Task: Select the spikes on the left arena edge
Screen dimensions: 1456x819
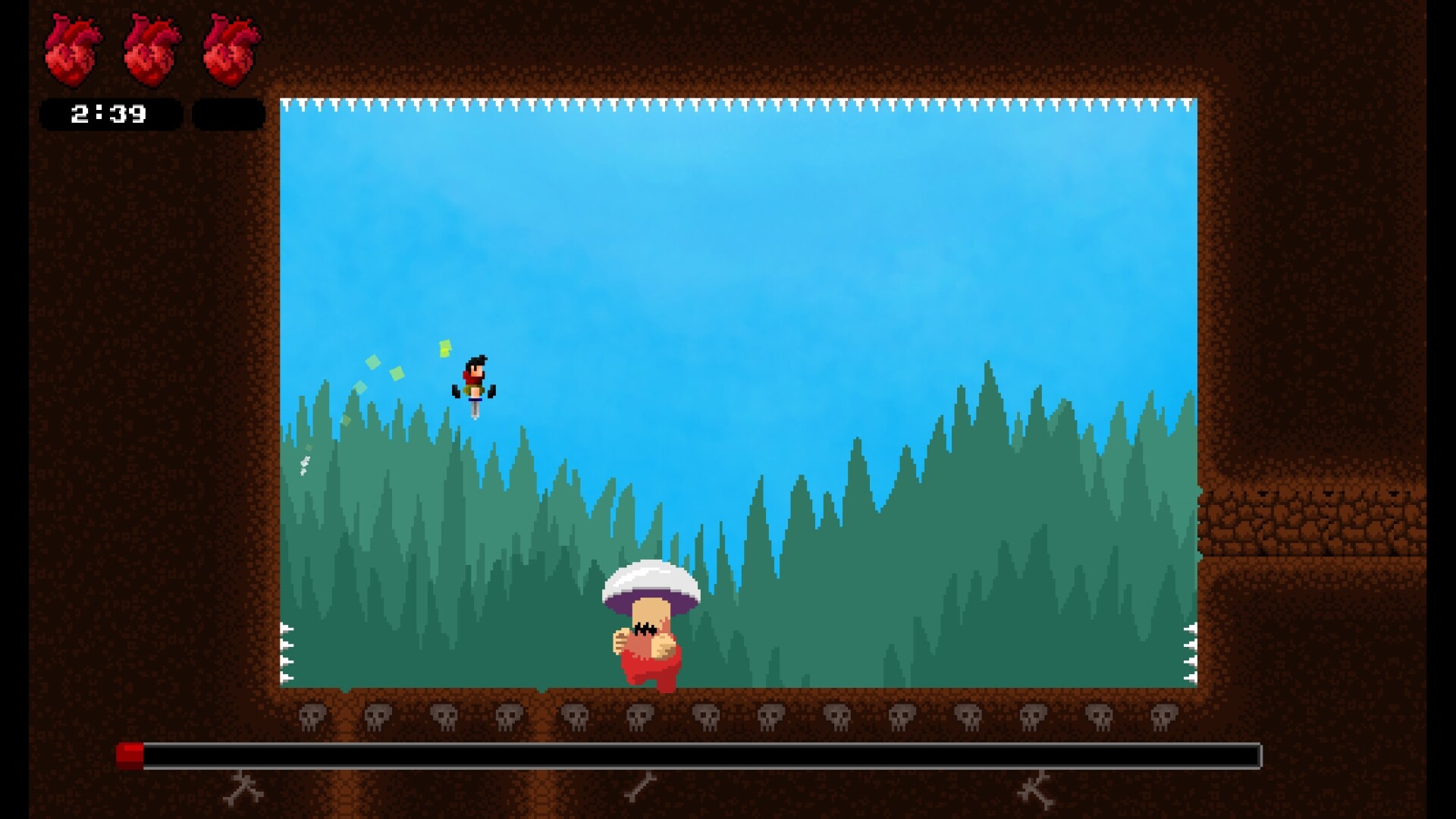Action: (x=287, y=652)
